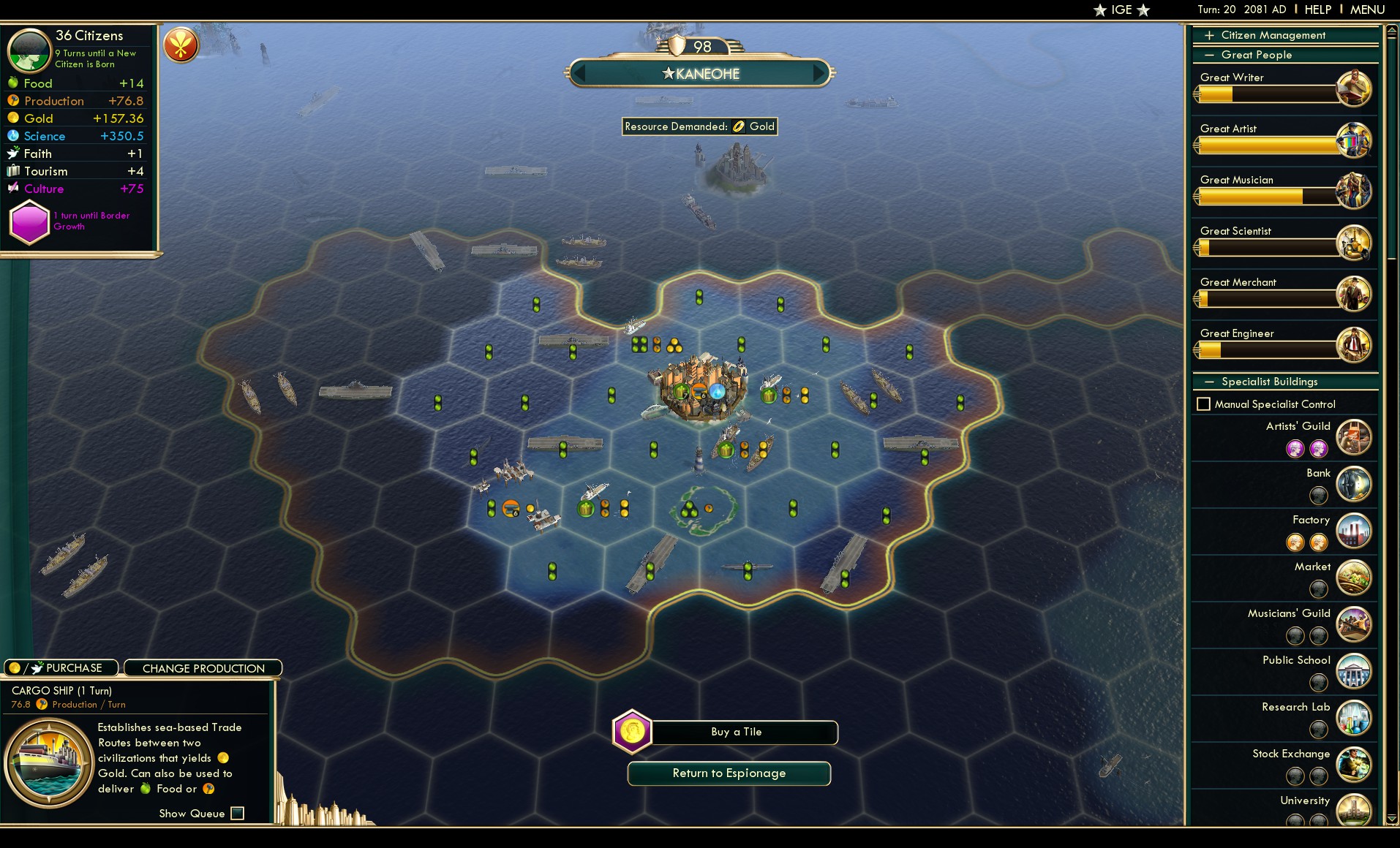Image resolution: width=1400 pixels, height=848 pixels.
Task: Click the Return to Espionage button
Action: [729, 773]
